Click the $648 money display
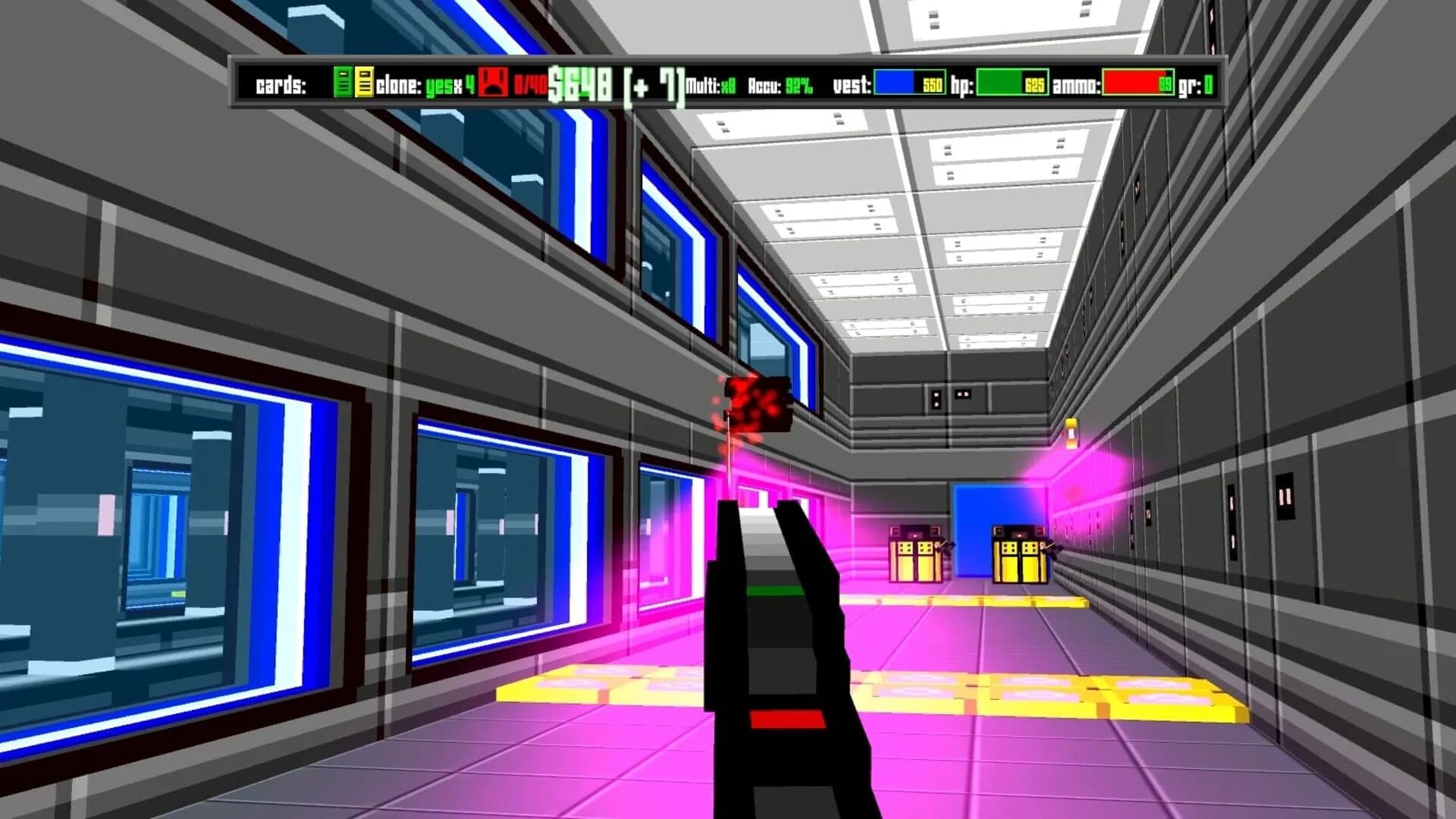This screenshot has height=819, width=1456. point(579,82)
